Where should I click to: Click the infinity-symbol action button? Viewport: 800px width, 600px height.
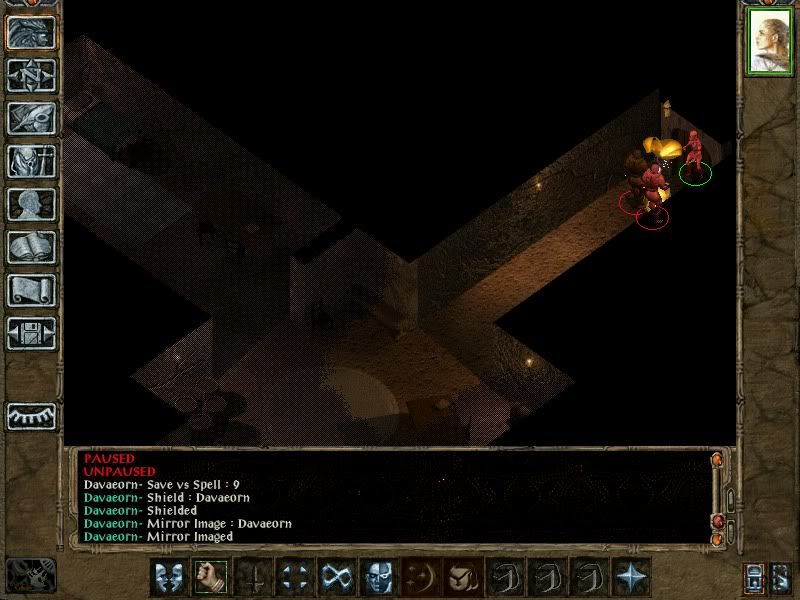[x=336, y=577]
